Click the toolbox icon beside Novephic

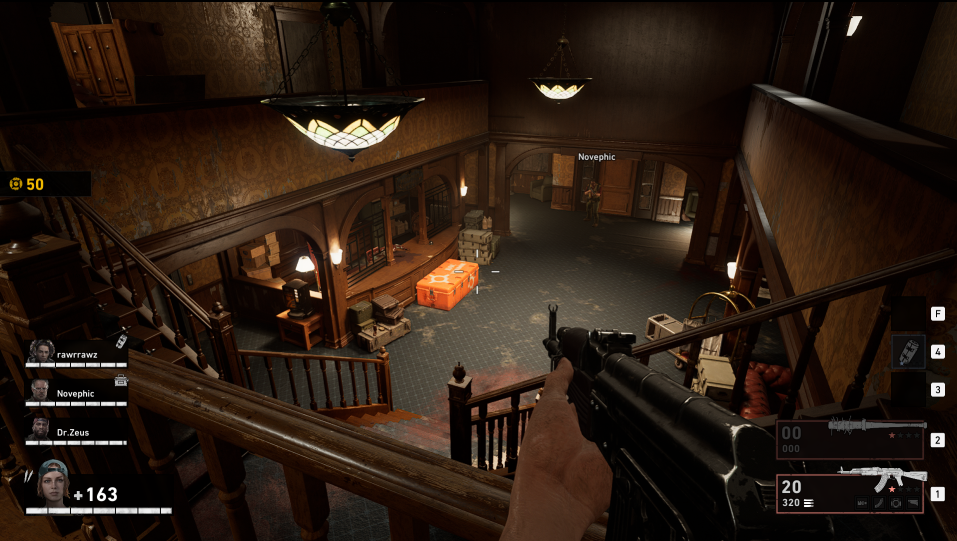pos(121,380)
